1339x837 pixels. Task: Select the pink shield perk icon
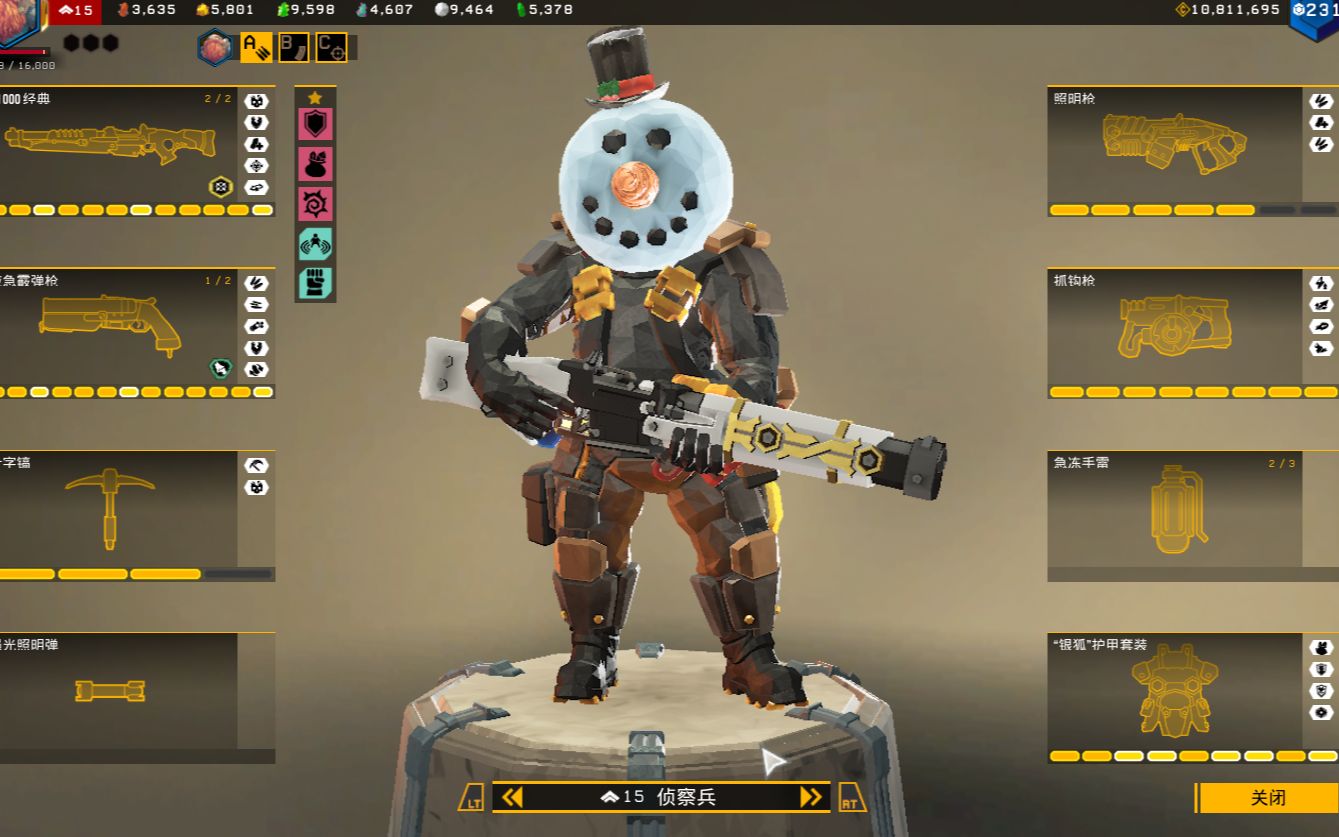pos(315,124)
